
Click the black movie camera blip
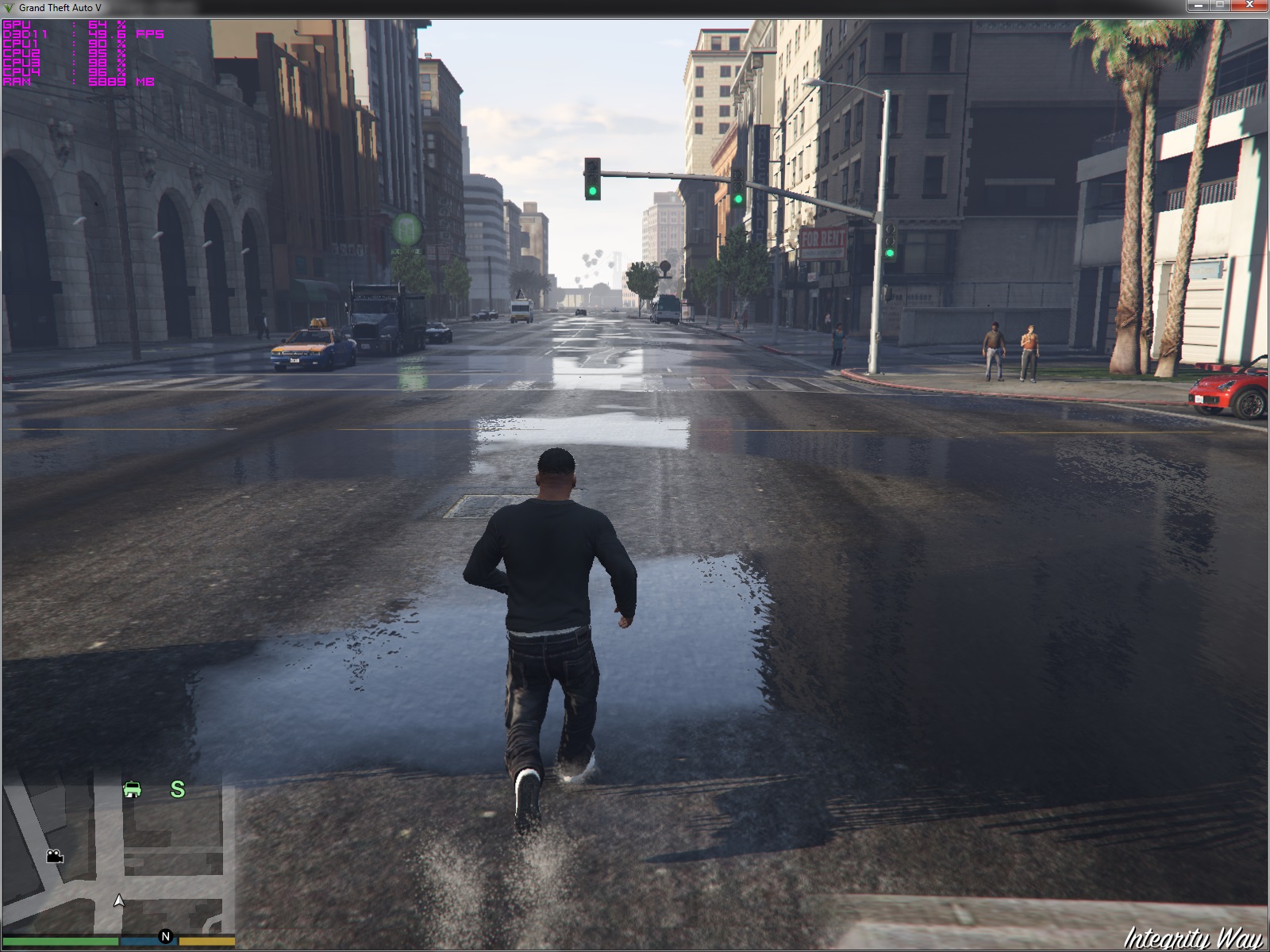point(54,856)
